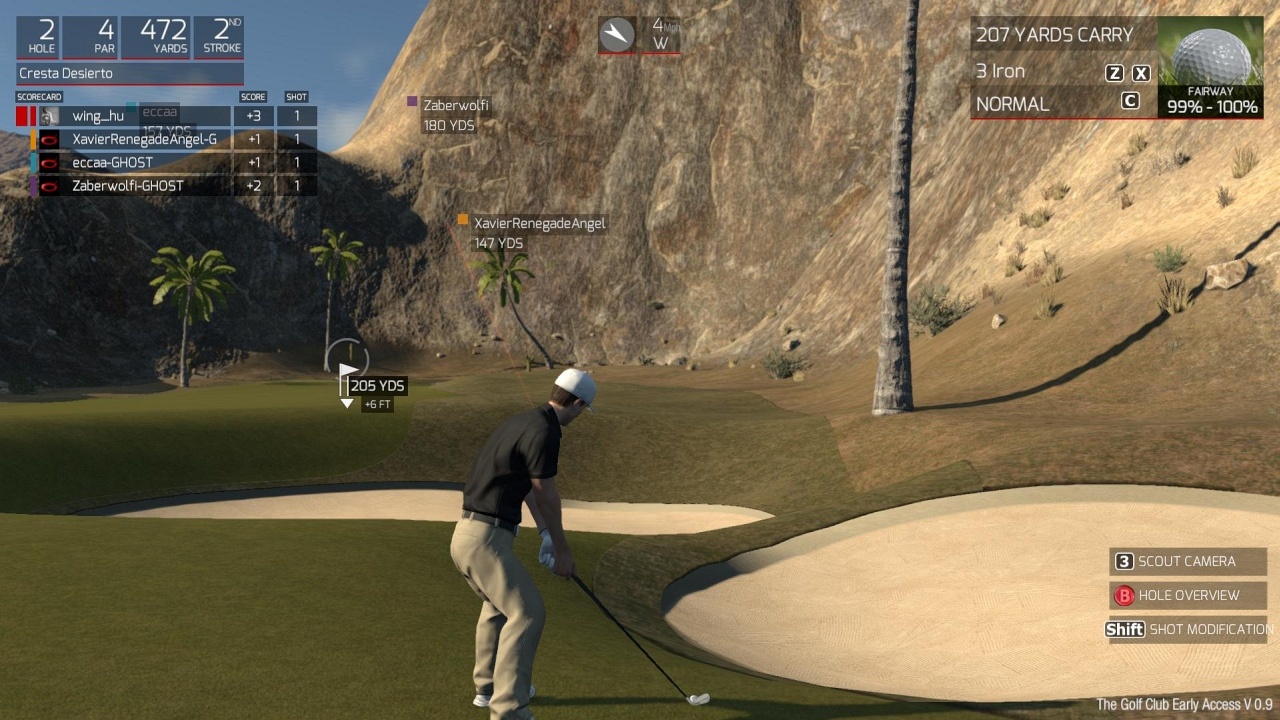Click the golf ball lie thumbnail
The height and width of the screenshot is (720, 1280).
(x=1211, y=58)
